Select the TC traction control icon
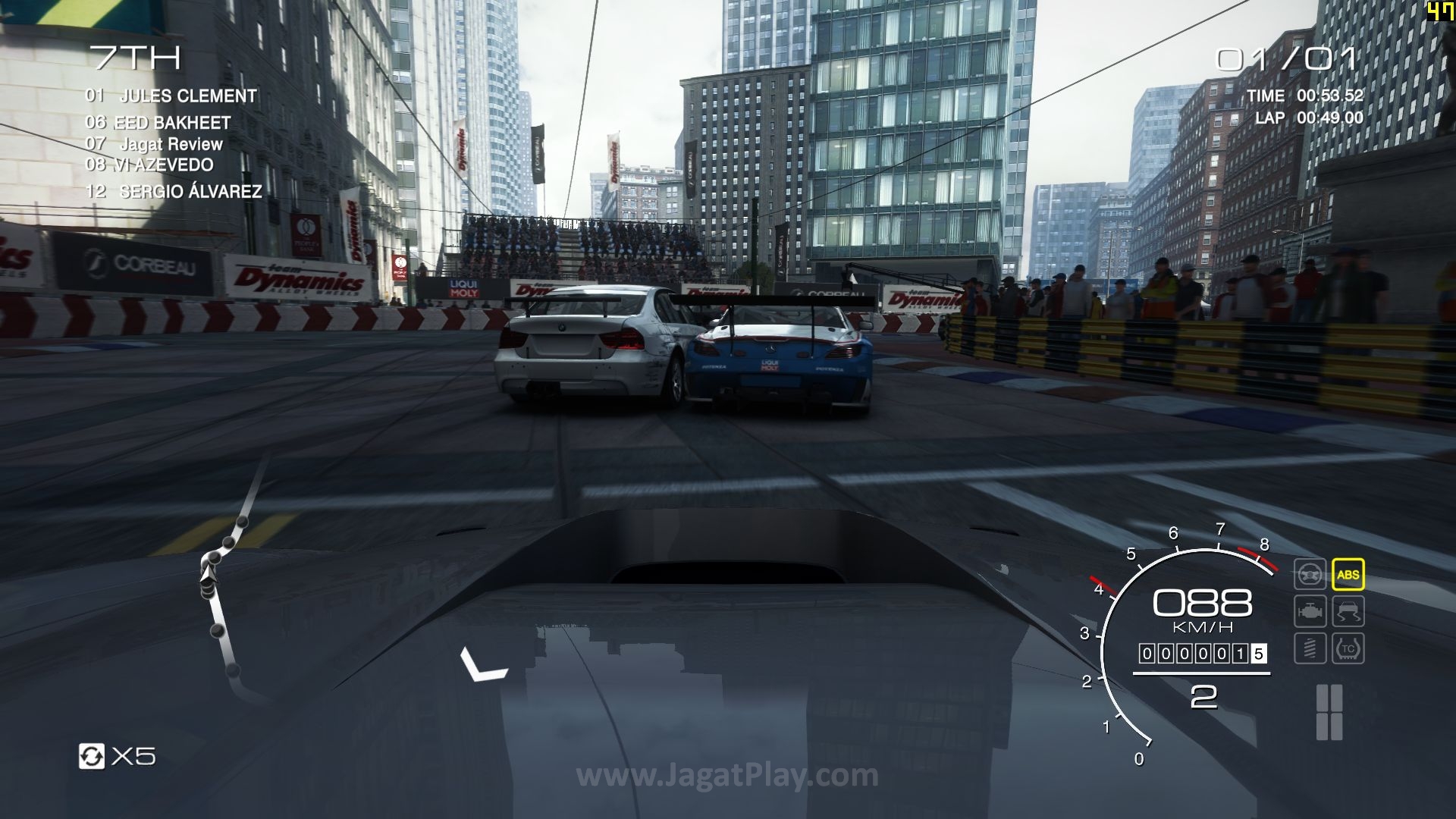 pos(1348,648)
